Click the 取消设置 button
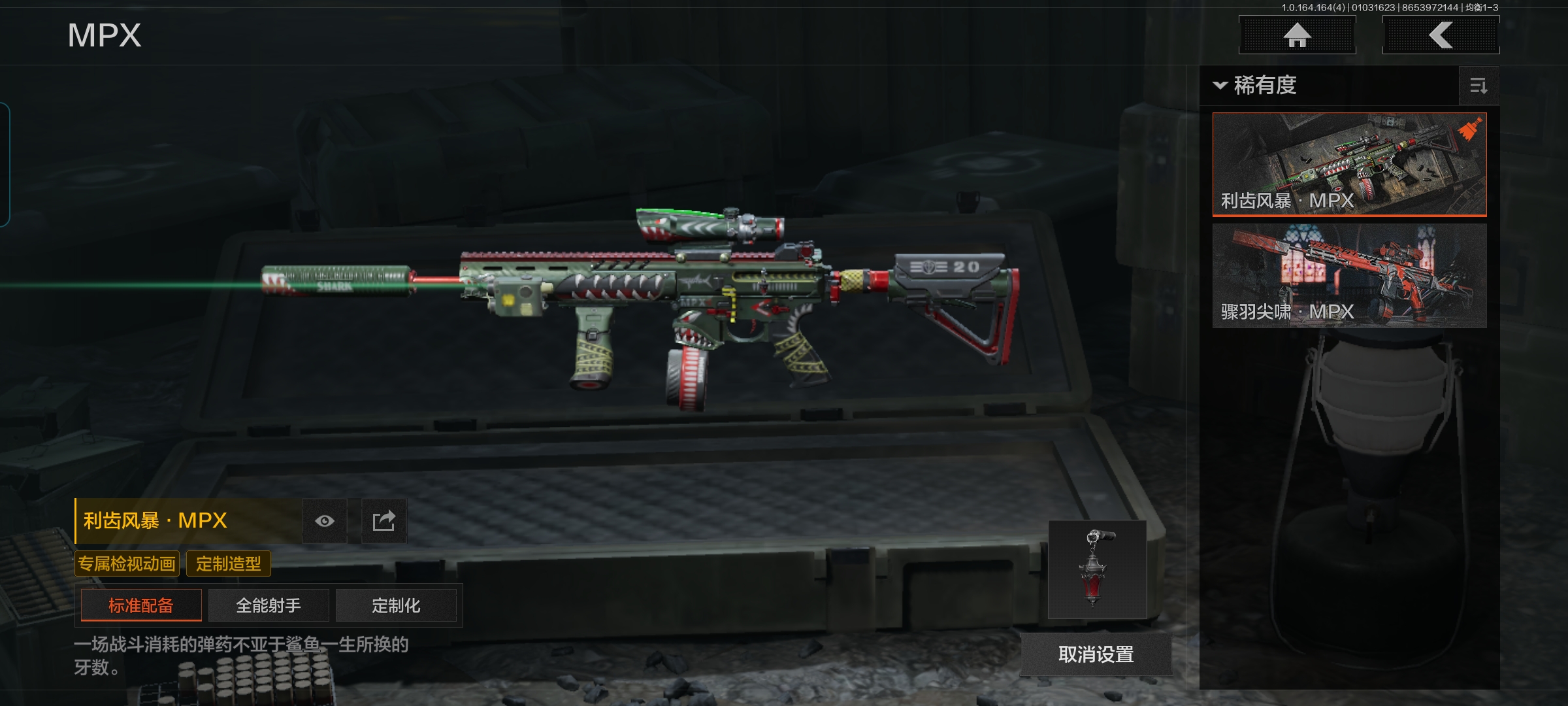 [x=1096, y=654]
